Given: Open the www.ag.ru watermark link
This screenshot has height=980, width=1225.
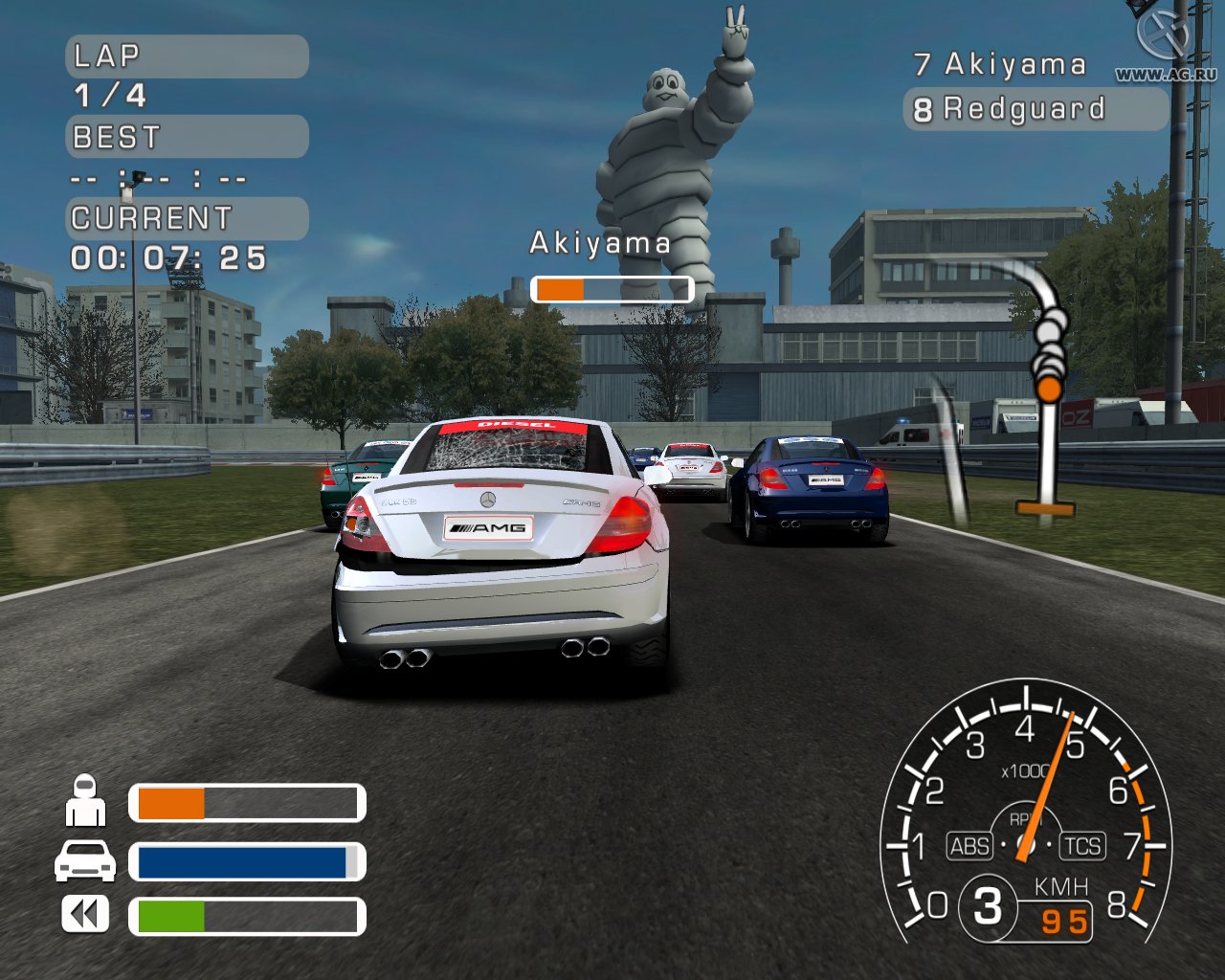Looking at the screenshot, I should click(1165, 74).
